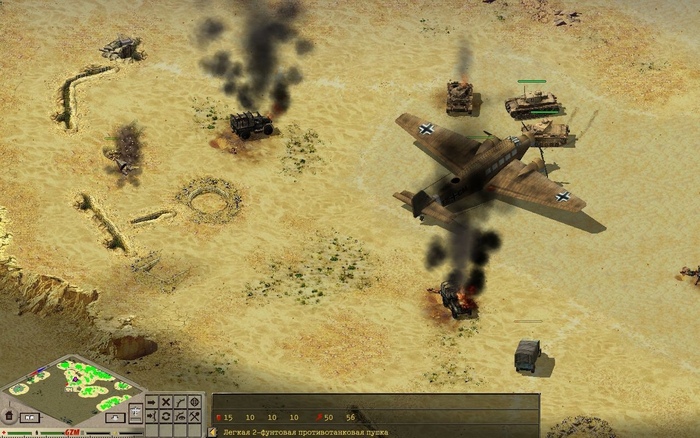Click the circular arrows rotate command
Viewport: 700px width, 438px height.
tap(166, 416)
